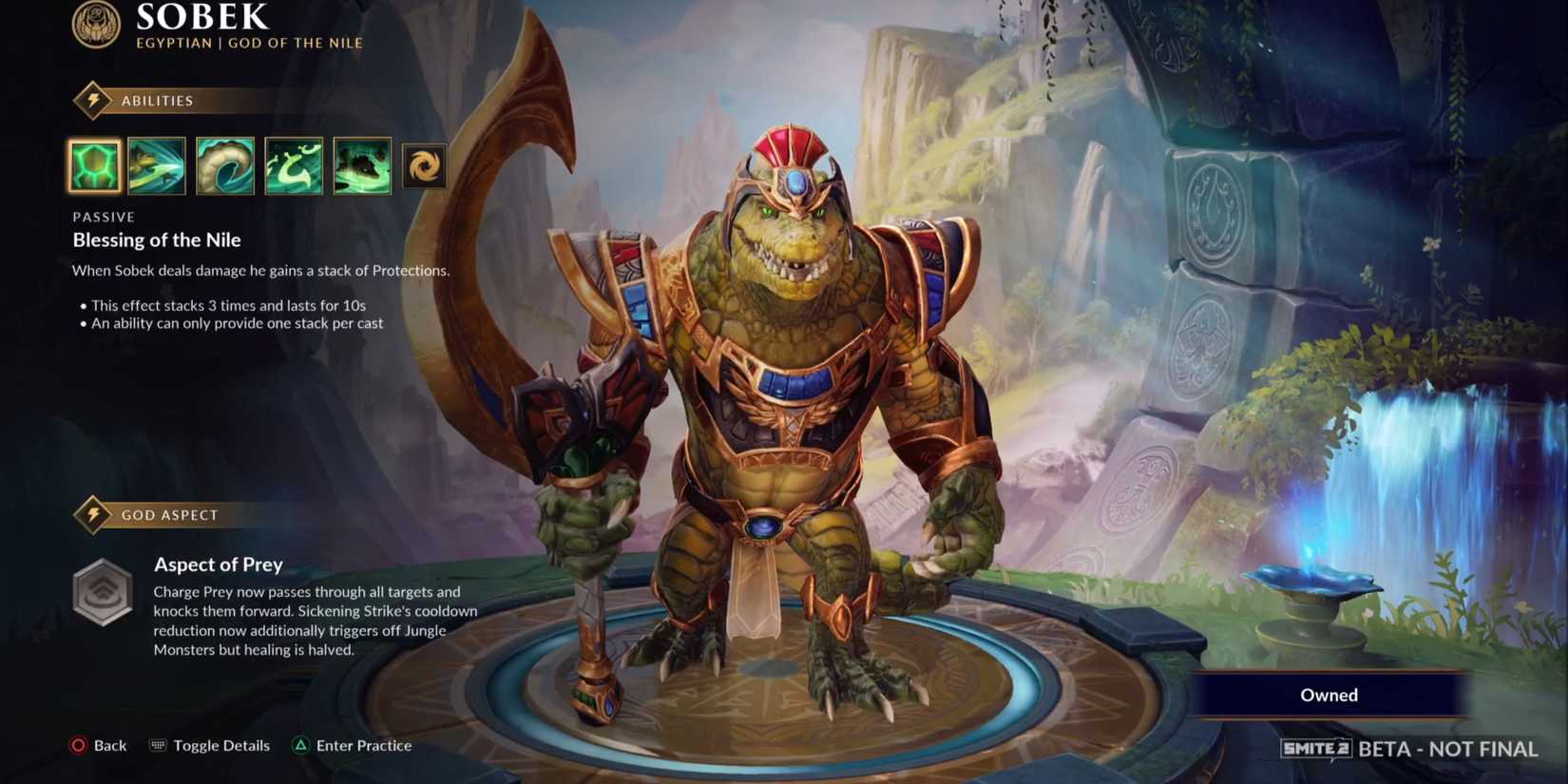Select the Lurking in the Waters ultimate icon
1568x784 pixels.
click(362, 165)
